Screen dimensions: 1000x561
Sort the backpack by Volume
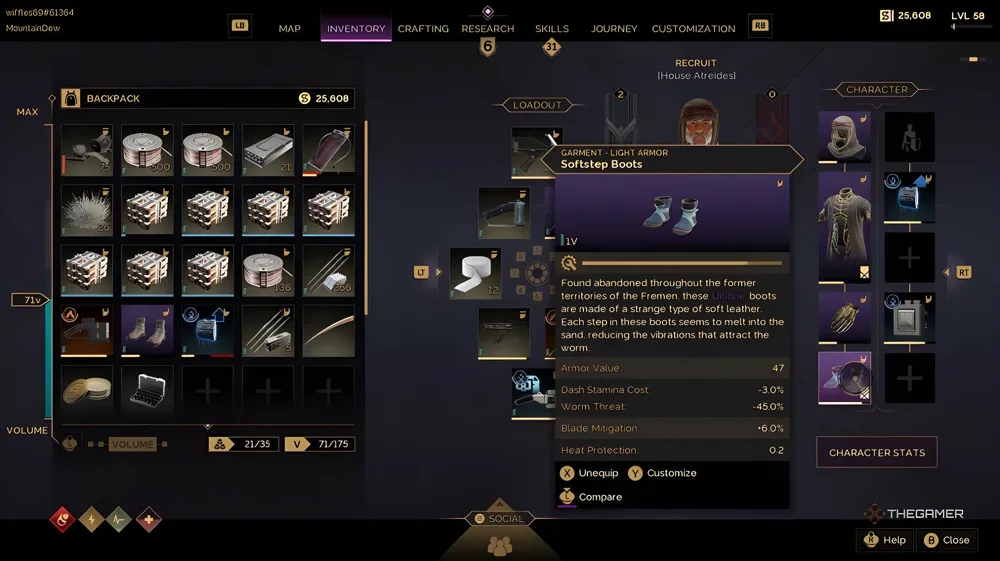coord(132,444)
